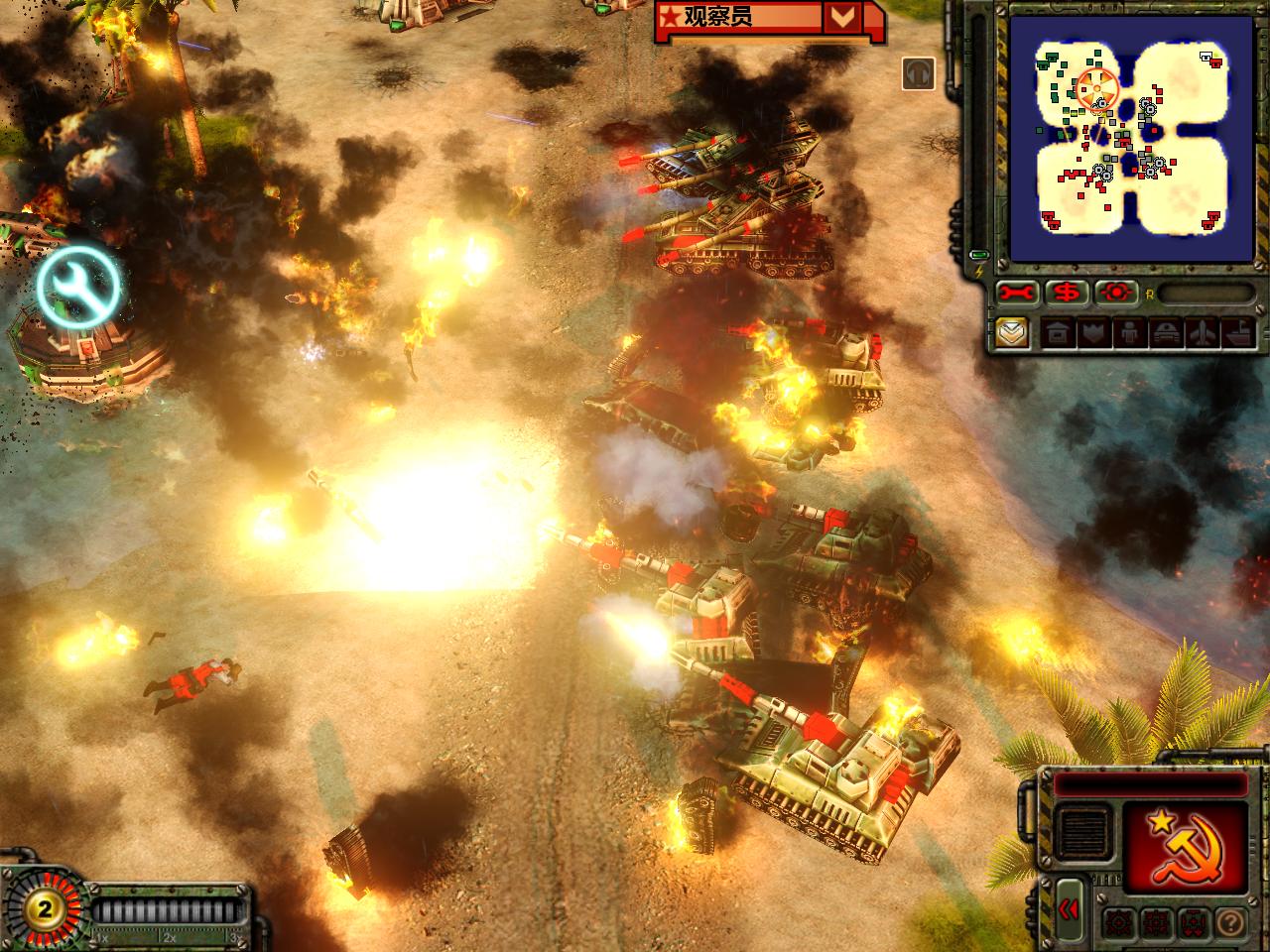1270x952 pixels.
Task: Select the gold chevron production tab
Action: point(1012,332)
